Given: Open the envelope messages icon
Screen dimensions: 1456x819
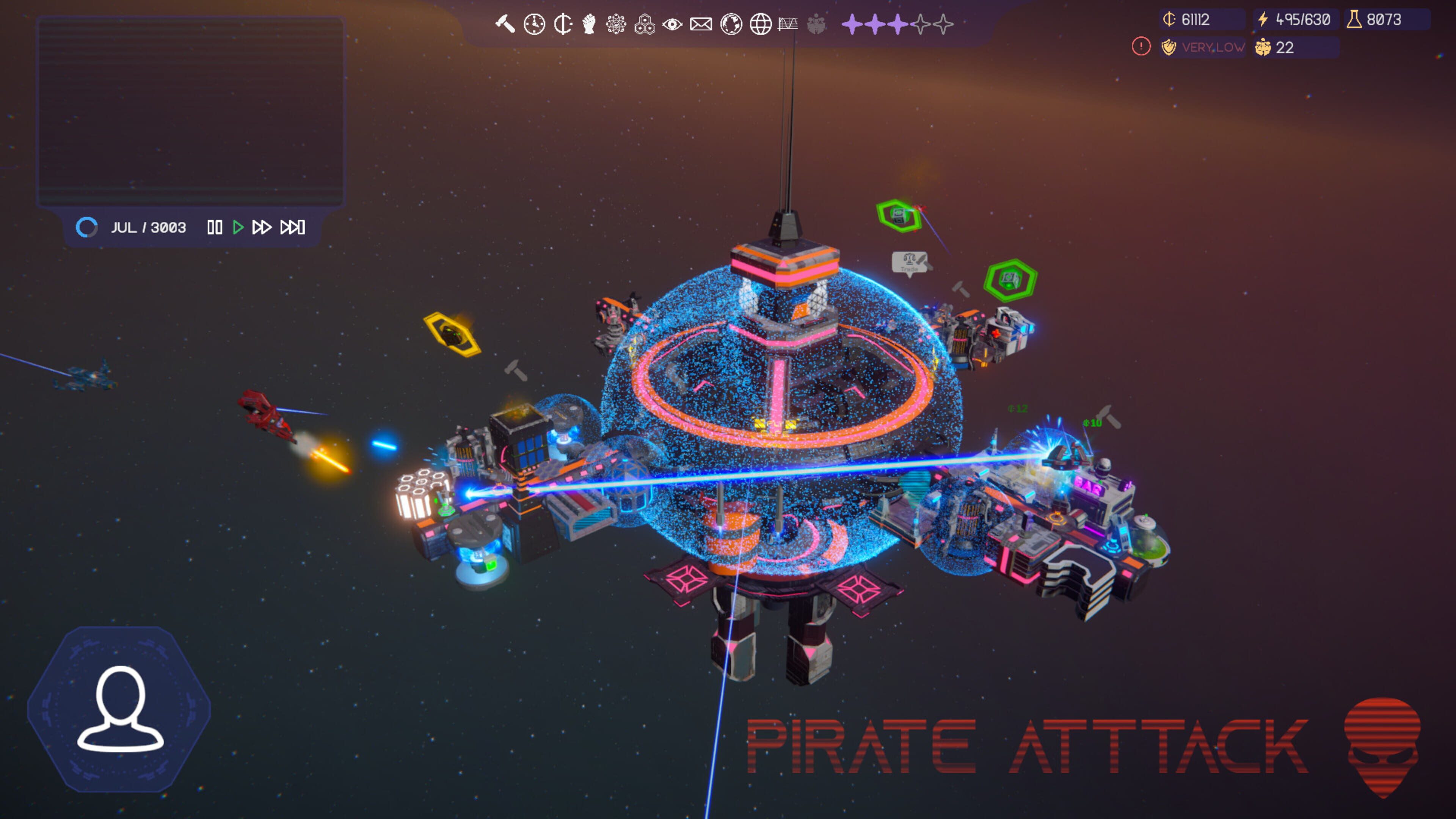Looking at the screenshot, I should click(701, 24).
